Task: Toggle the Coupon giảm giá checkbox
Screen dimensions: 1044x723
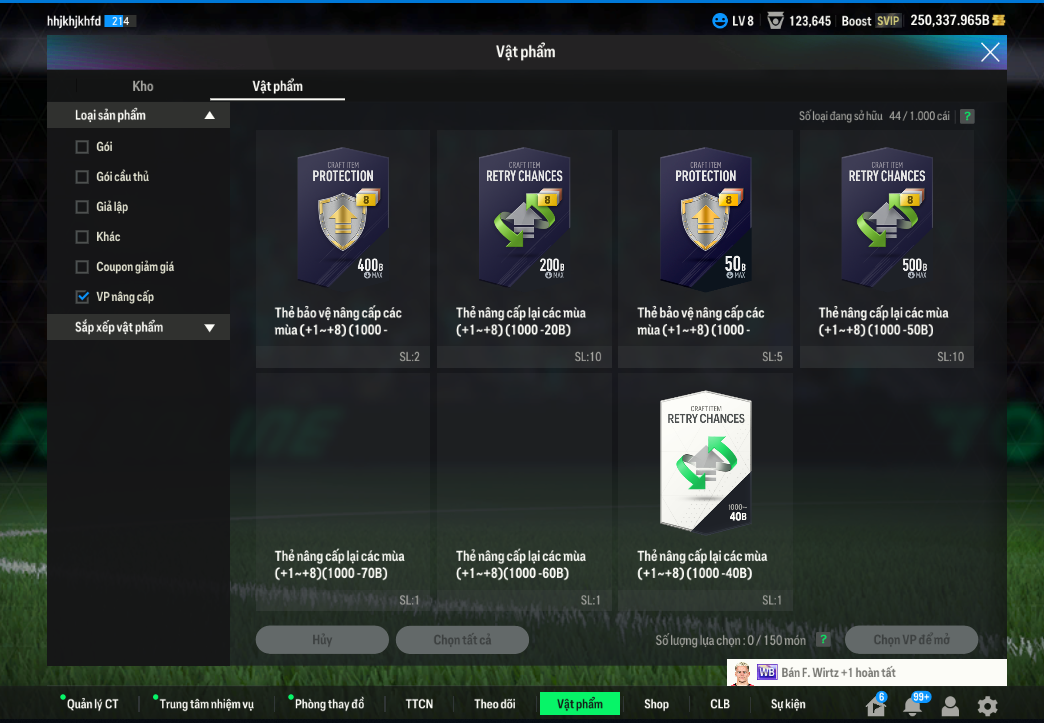Action: (x=82, y=267)
